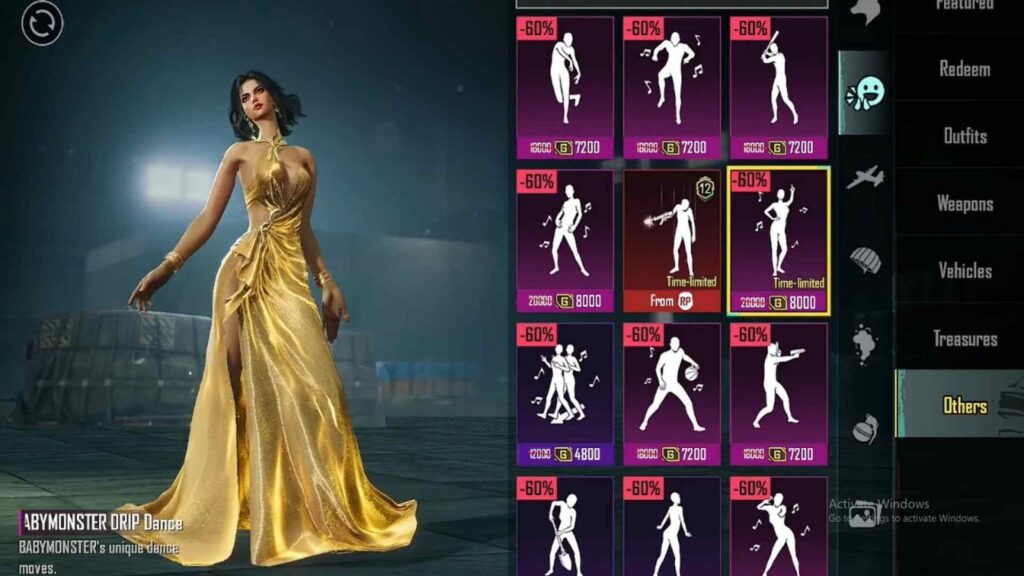Switch to the Outfits category
Viewport: 1024px width, 576px height.
coord(964,136)
